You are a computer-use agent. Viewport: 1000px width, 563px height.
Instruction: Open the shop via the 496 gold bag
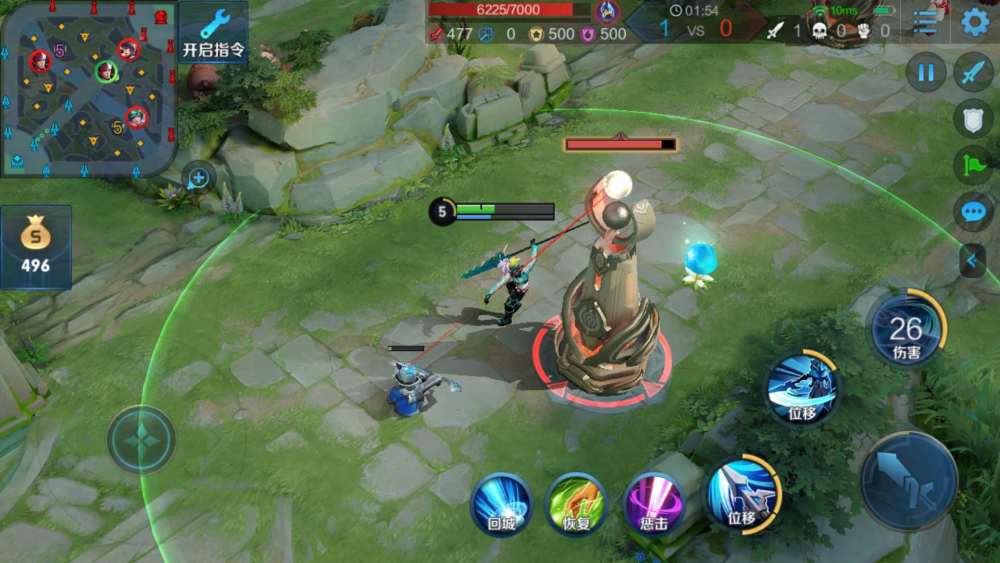tap(36, 246)
